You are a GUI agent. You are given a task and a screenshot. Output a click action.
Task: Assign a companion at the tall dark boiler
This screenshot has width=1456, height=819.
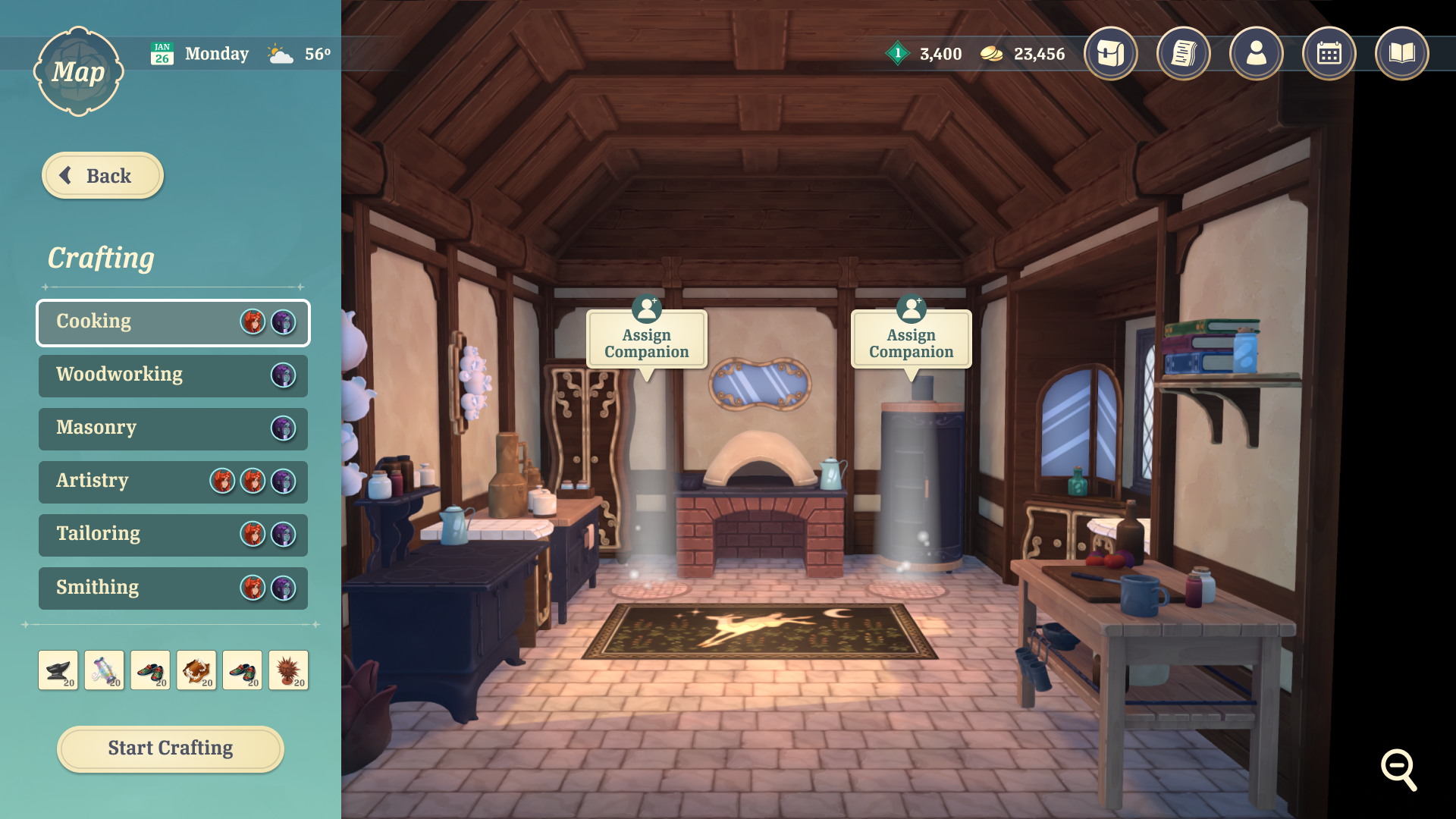(x=911, y=340)
